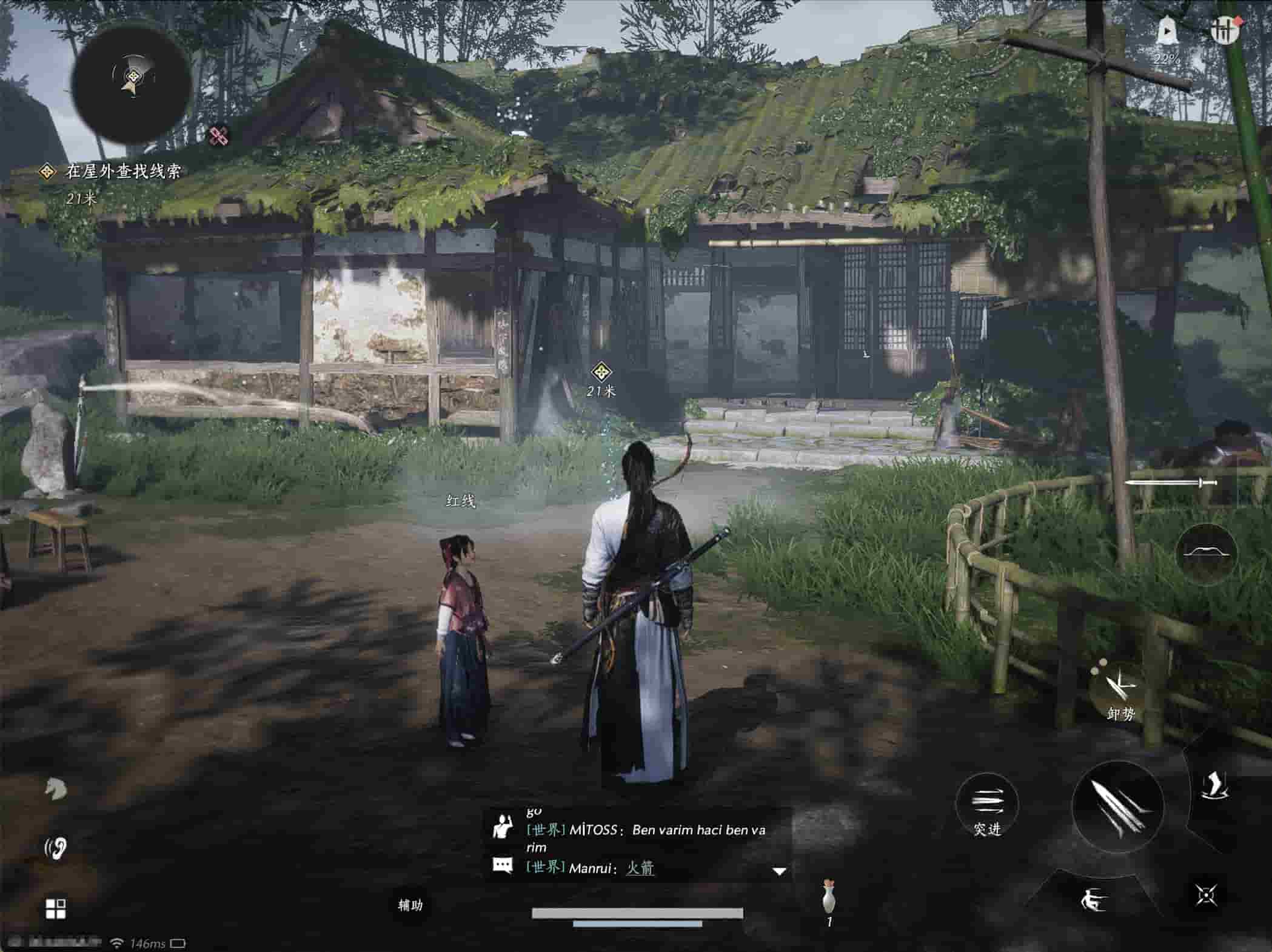1272x952 pixels.
Task: Open the round menu icon with red dot
Action: 1224,29
